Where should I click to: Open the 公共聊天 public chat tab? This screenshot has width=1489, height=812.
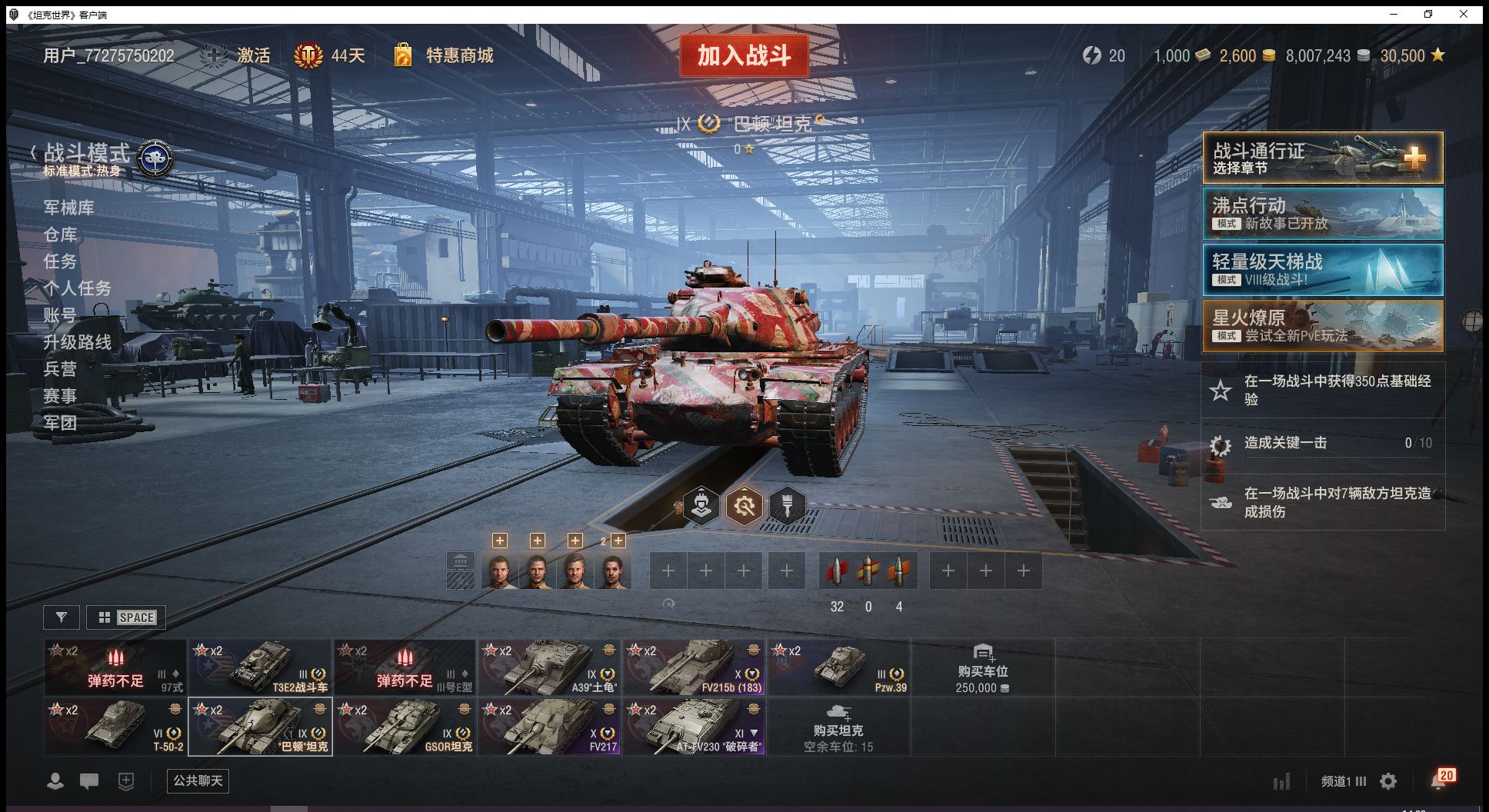point(198,781)
